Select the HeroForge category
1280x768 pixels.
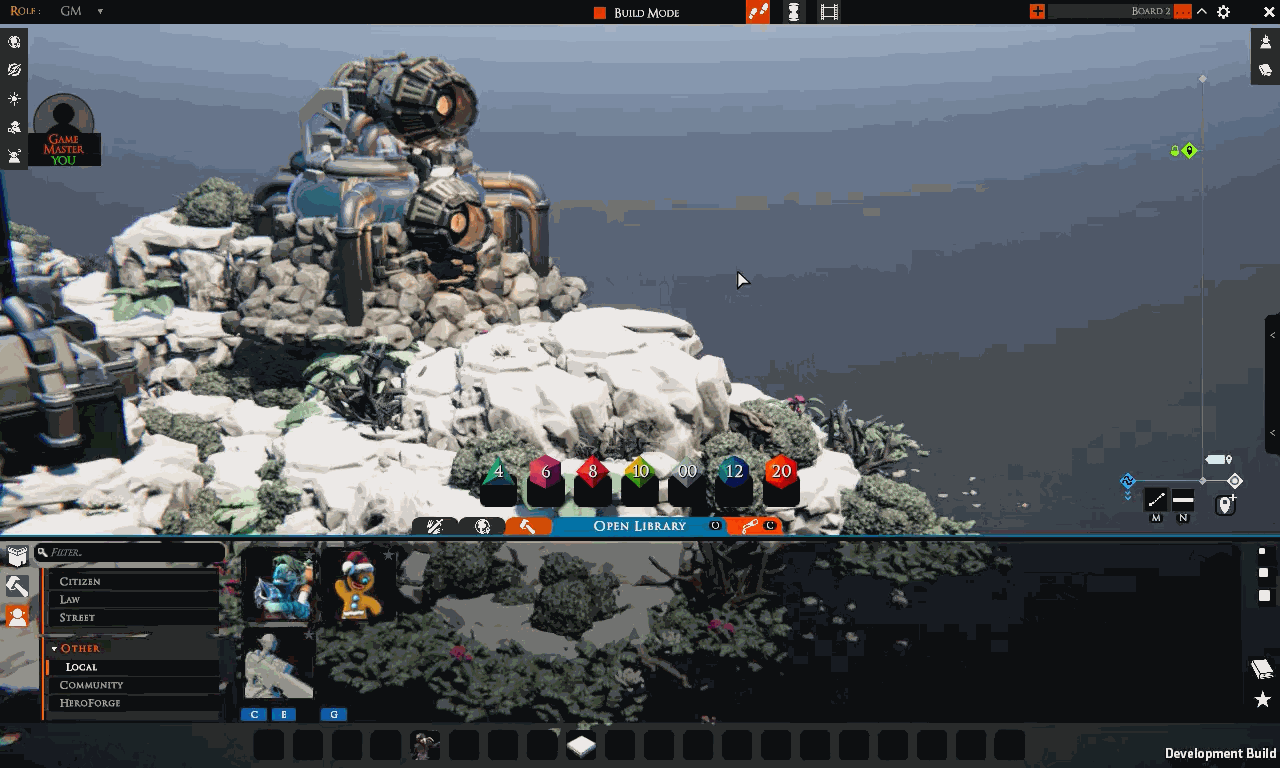[133, 703]
